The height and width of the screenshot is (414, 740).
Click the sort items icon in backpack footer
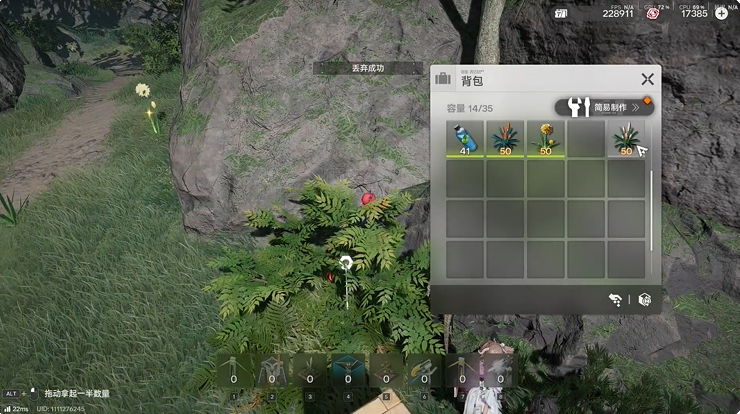click(615, 299)
